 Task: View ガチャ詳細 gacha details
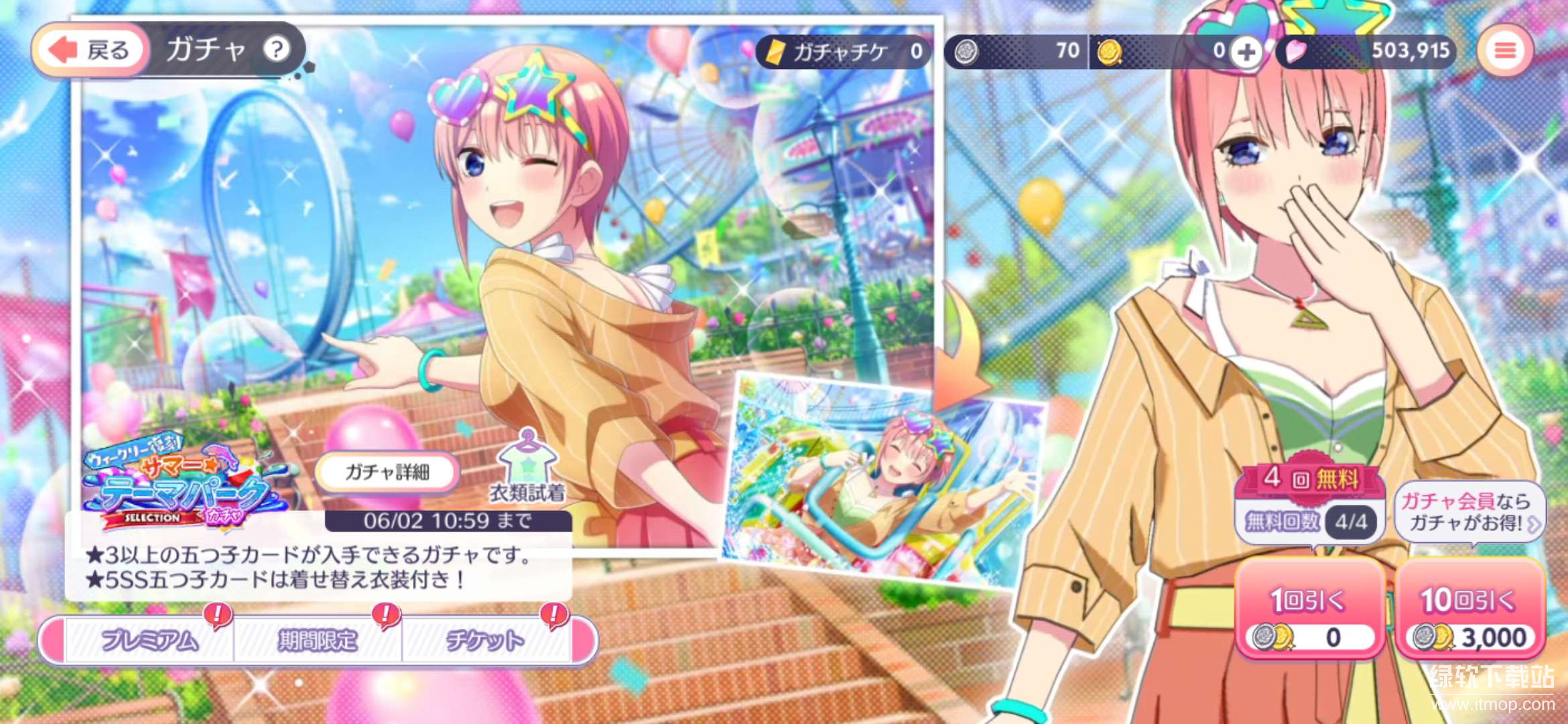pyautogui.click(x=387, y=473)
